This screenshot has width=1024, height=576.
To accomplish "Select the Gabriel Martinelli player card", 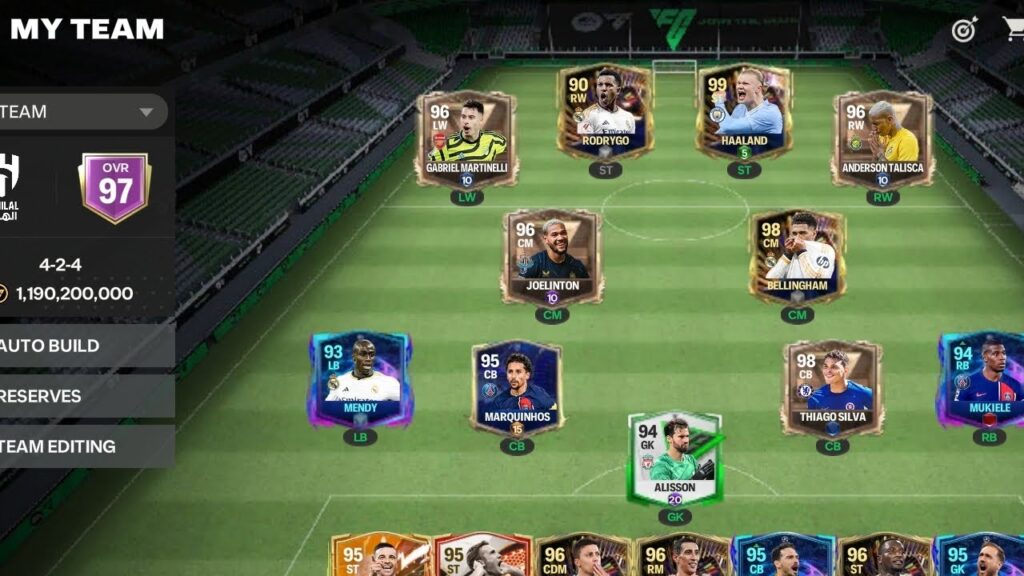I will 467,138.
